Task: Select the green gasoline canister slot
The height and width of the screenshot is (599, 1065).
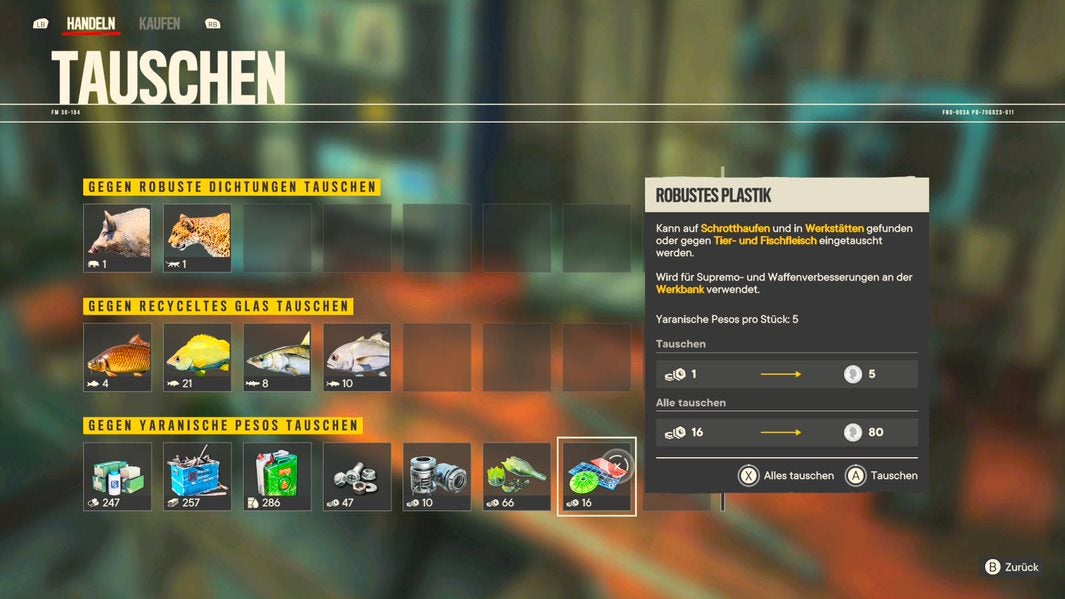Action: click(277, 476)
